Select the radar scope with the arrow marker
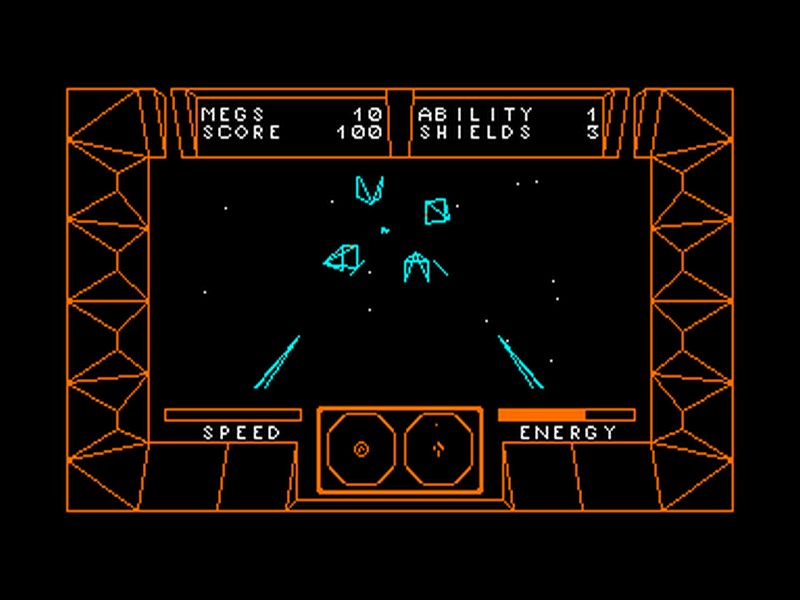 pos(438,449)
